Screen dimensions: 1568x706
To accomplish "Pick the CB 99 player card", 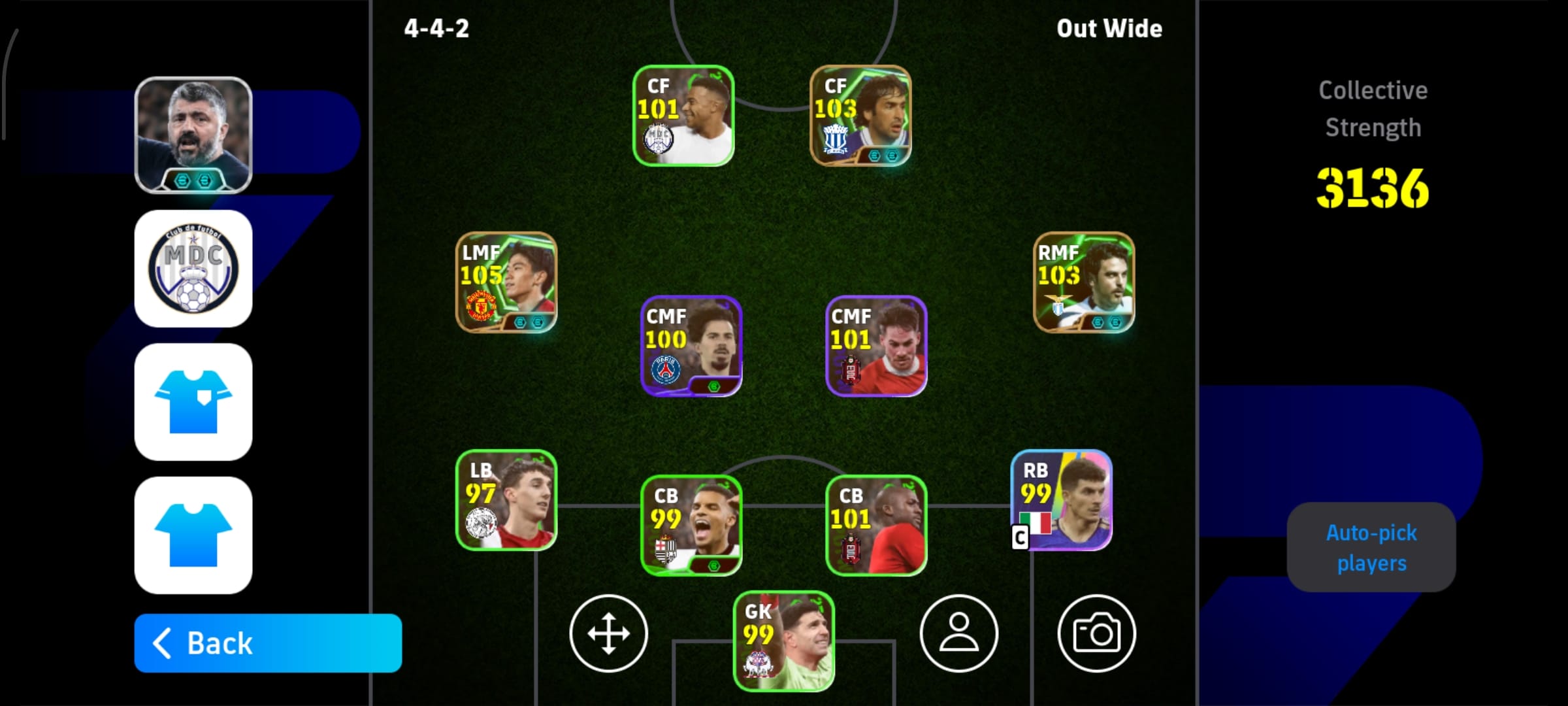I will coord(691,526).
